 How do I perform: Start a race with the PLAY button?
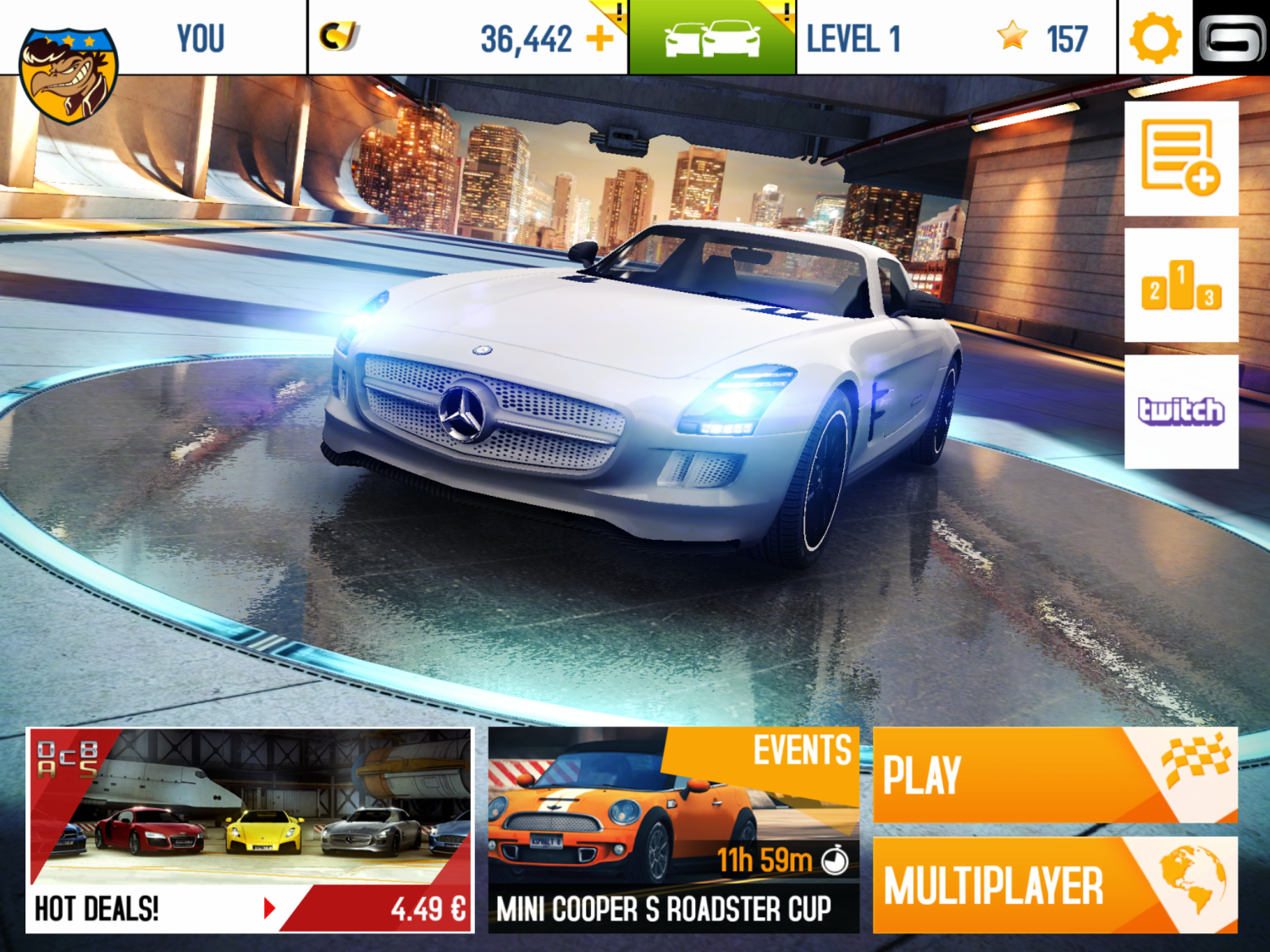[x=1054, y=774]
